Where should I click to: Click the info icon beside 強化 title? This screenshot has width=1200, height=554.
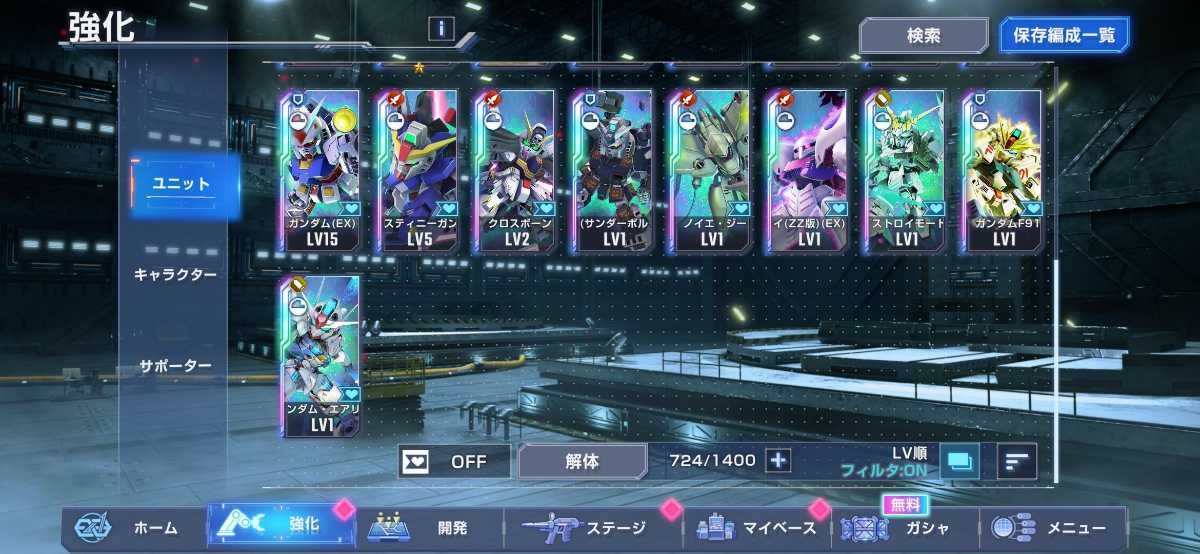440,28
